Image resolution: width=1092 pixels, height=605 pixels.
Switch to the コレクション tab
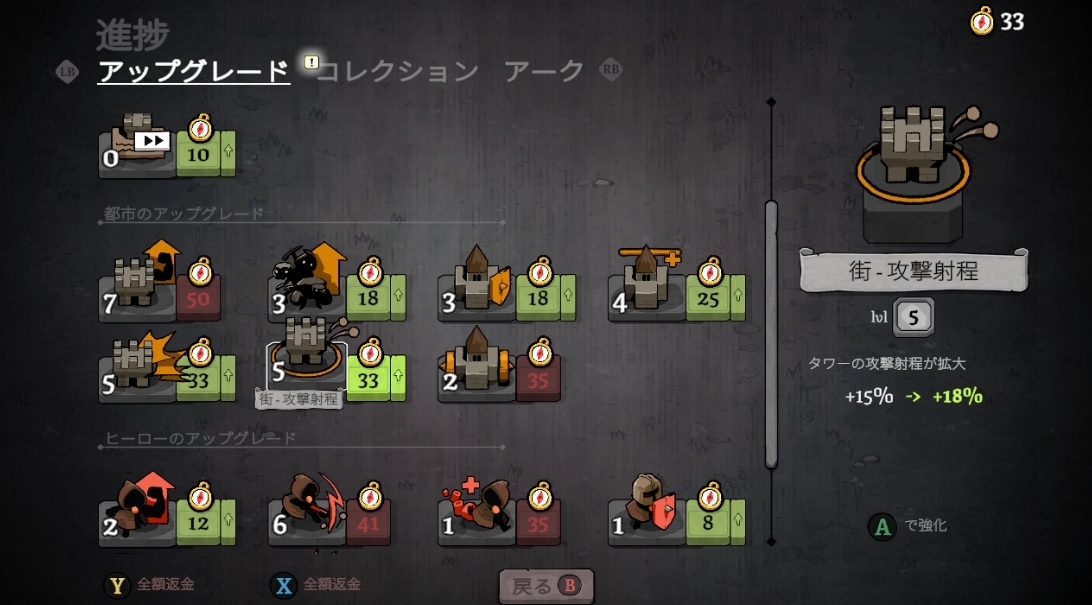point(397,71)
